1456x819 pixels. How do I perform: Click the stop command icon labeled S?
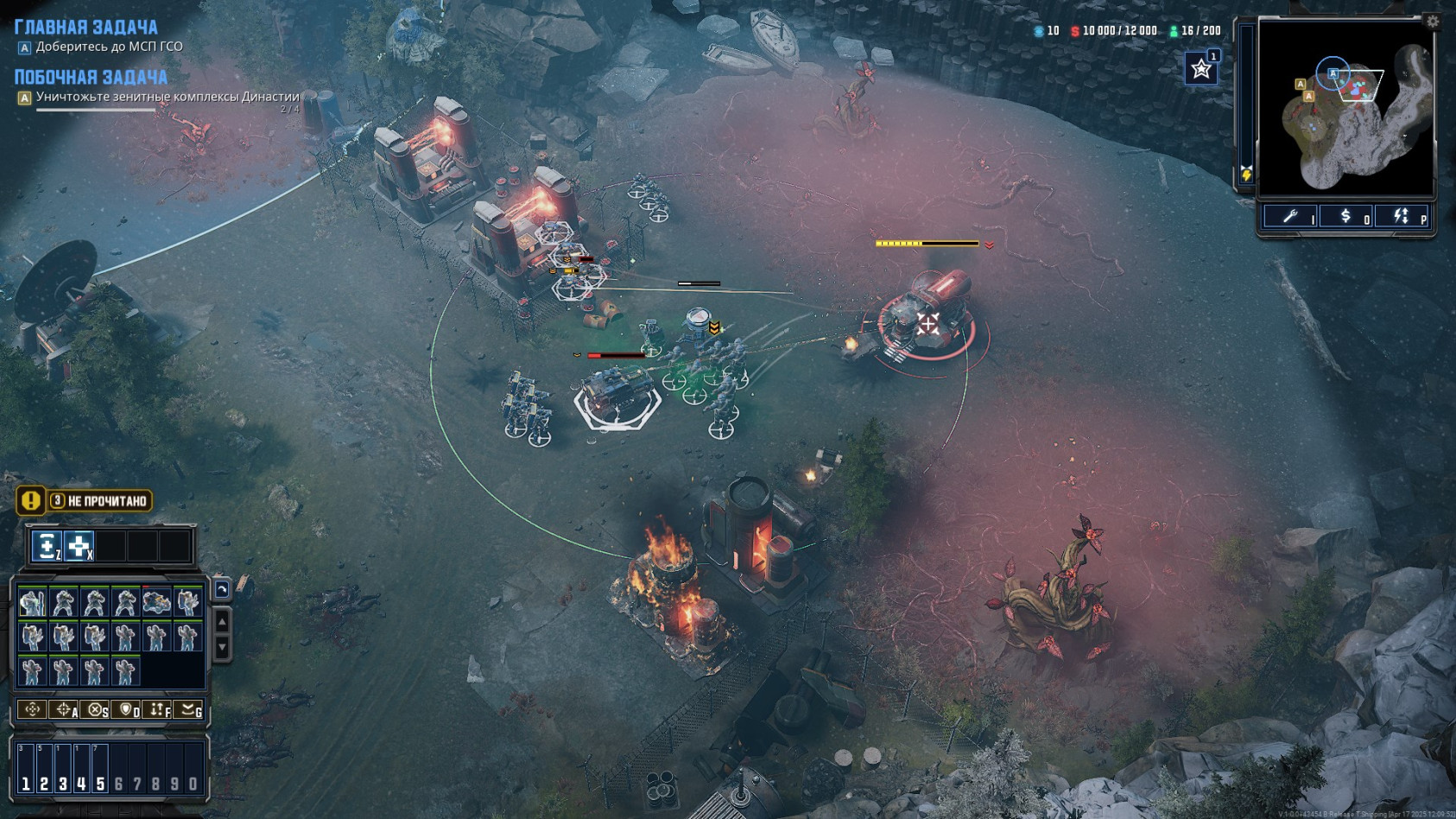click(96, 710)
